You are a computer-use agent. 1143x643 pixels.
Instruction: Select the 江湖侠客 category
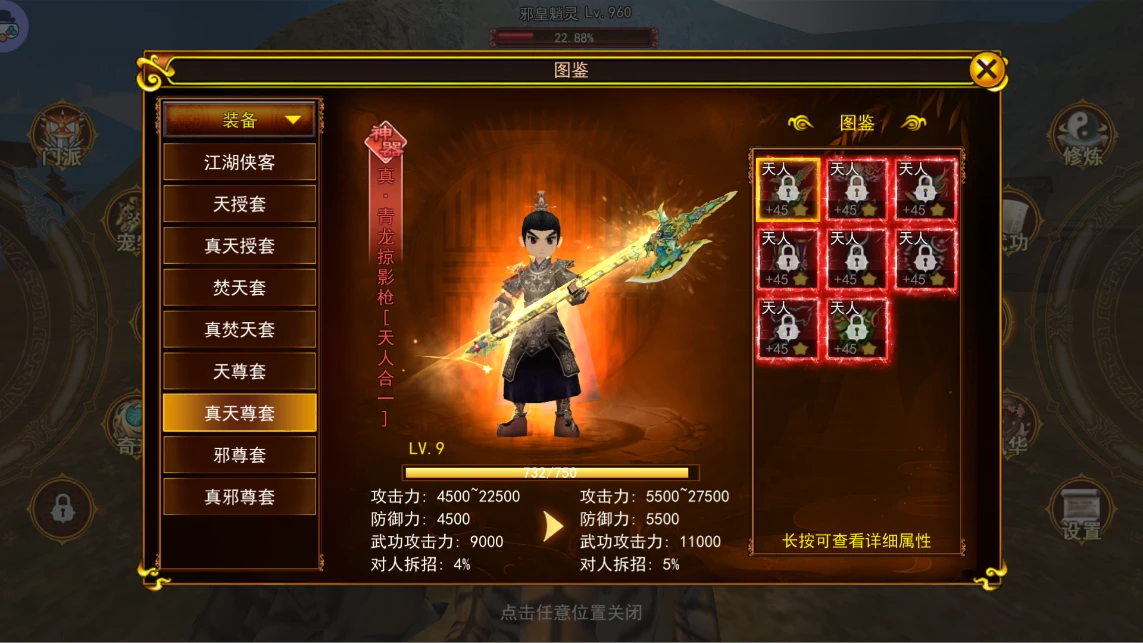pyautogui.click(x=240, y=162)
